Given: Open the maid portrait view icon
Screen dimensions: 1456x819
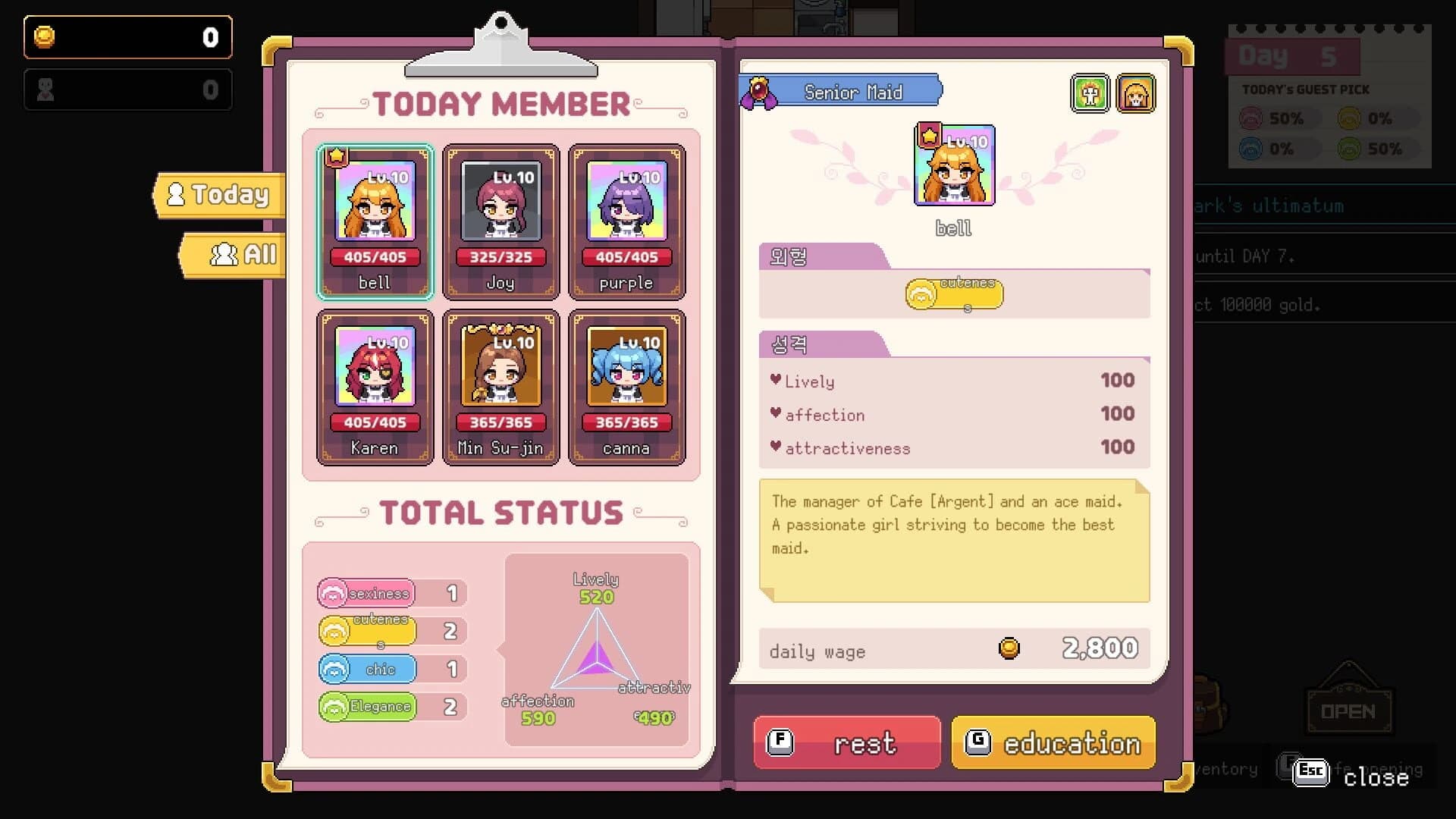Looking at the screenshot, I should [x=1136, y=93].
